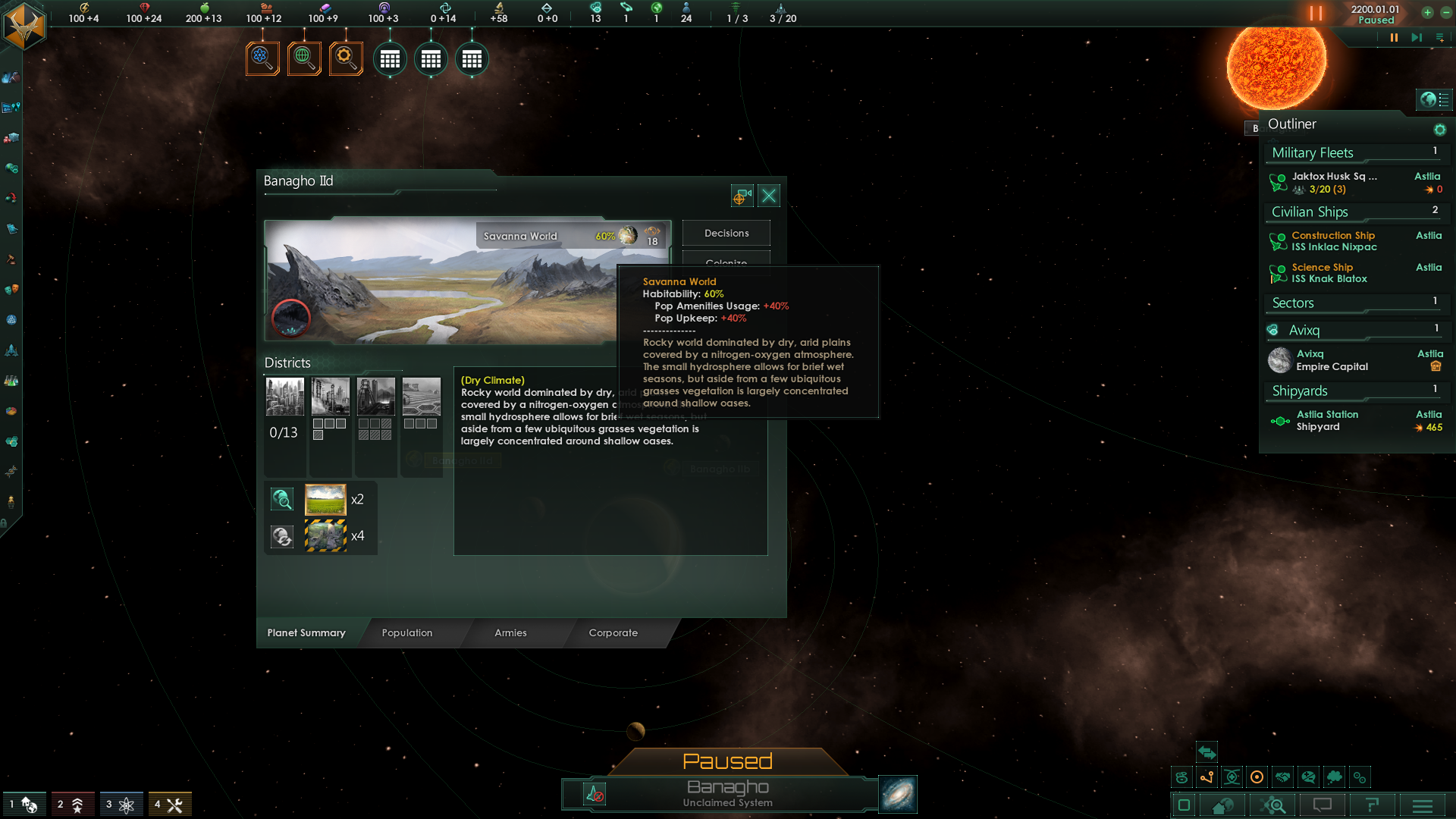Show the Corporate tab
Viewport: 1456px width, 819px height.
[x=613, y=632]
